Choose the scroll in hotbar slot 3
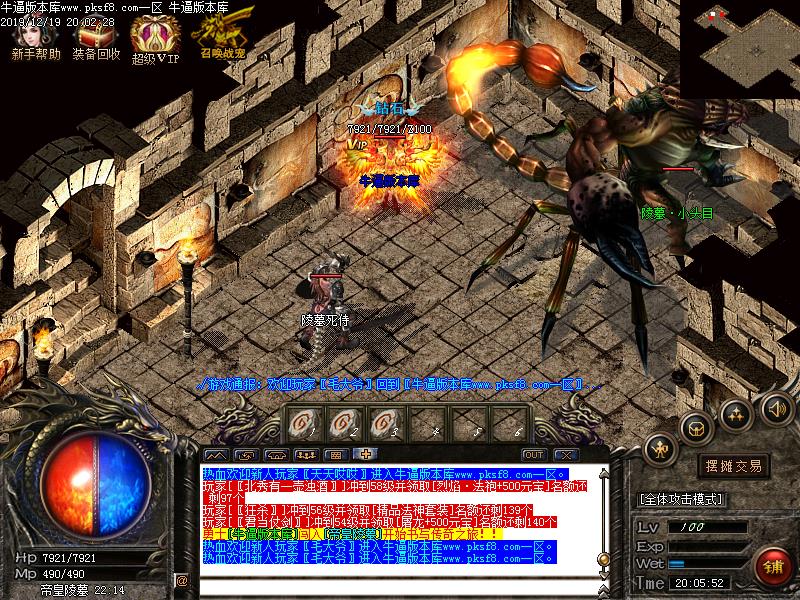Viewport: 800px width, 600px height. (386, 423)
